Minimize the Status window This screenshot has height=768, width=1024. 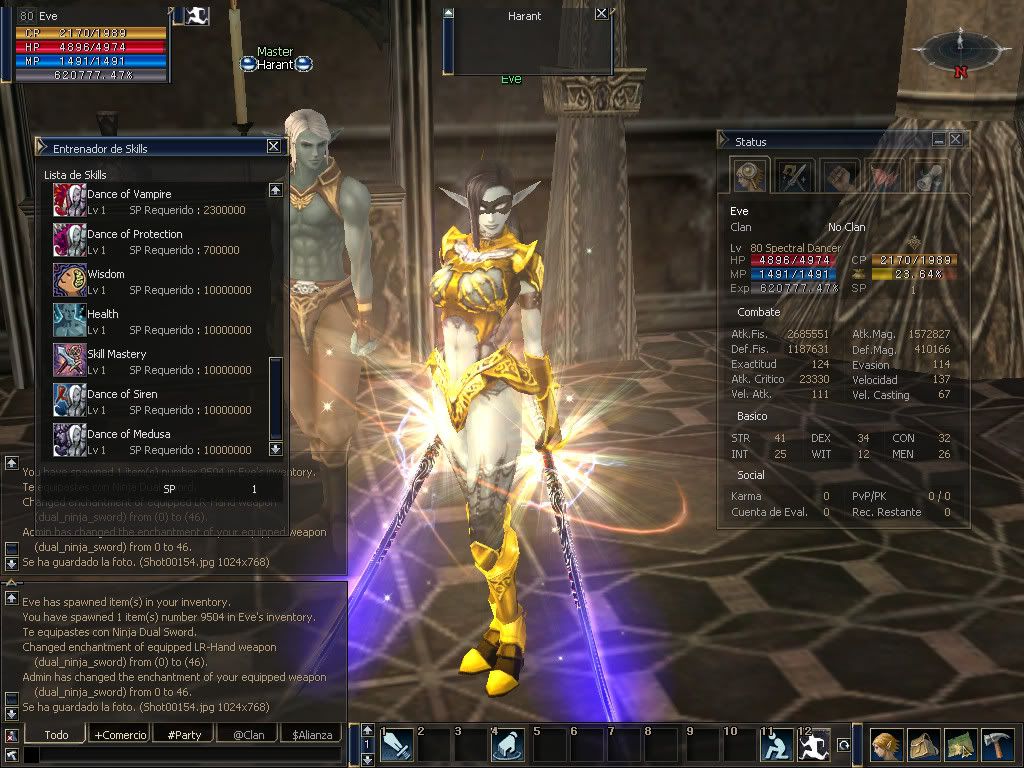point(938,140)
